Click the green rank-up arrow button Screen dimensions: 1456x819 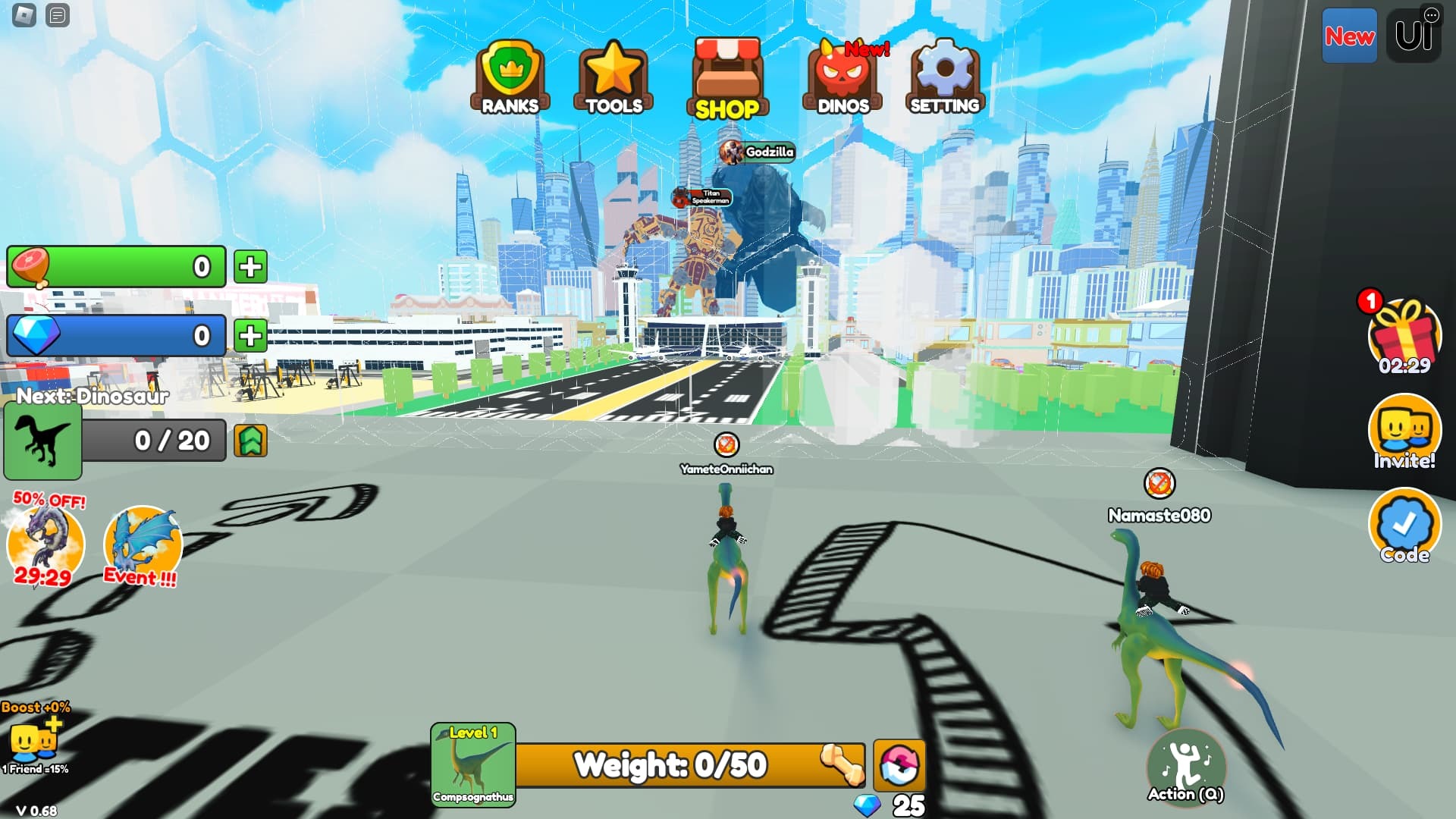click(250, 441)
